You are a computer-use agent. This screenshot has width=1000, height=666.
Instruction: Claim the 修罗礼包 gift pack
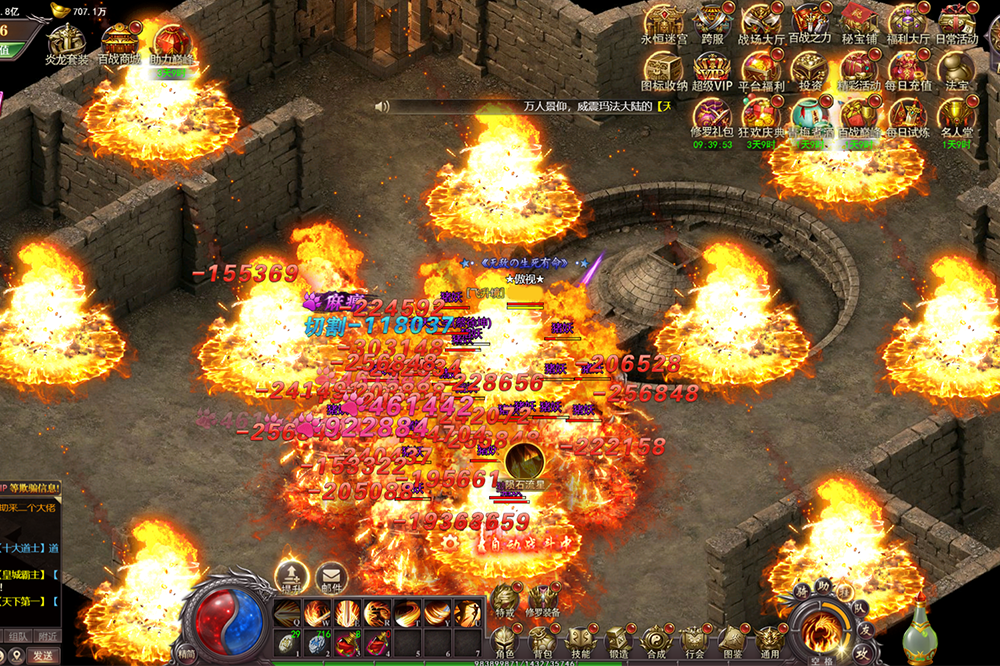point(712,115)
